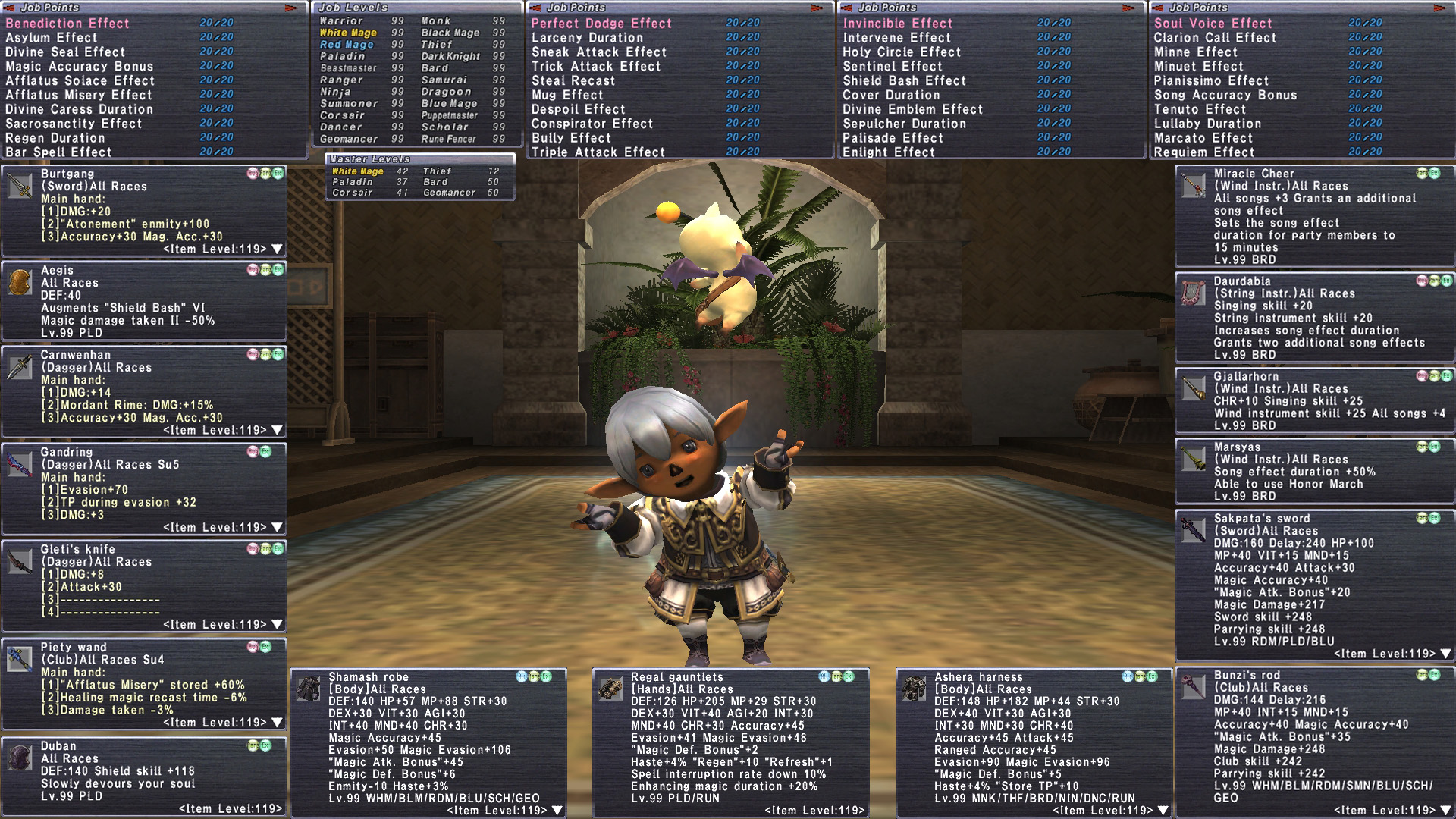Select the Invincible Effect job point entry
Viewport: 1456px width, 819px height.
897,24
